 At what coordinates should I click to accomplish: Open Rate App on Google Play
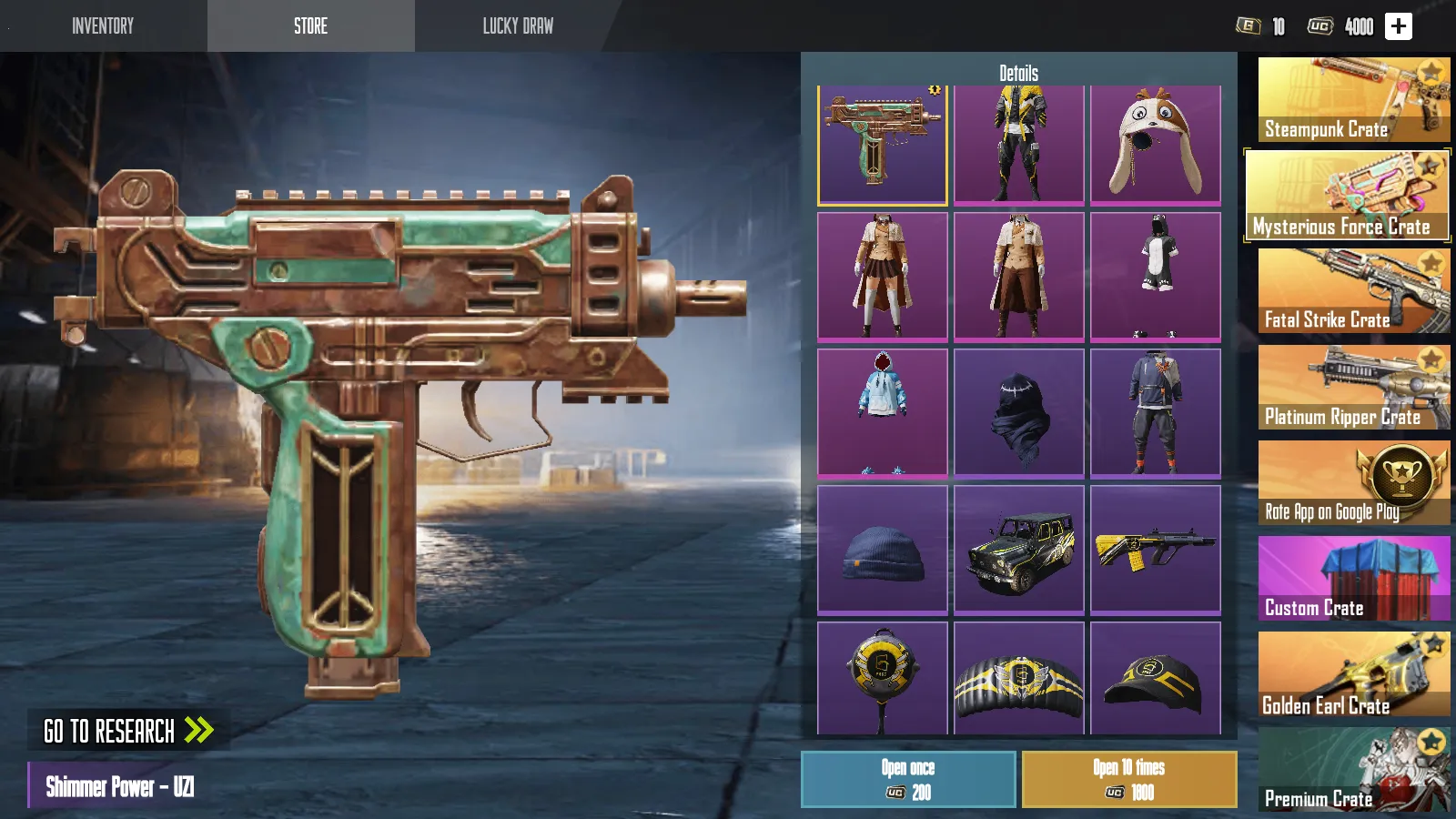click(1353, 483)
